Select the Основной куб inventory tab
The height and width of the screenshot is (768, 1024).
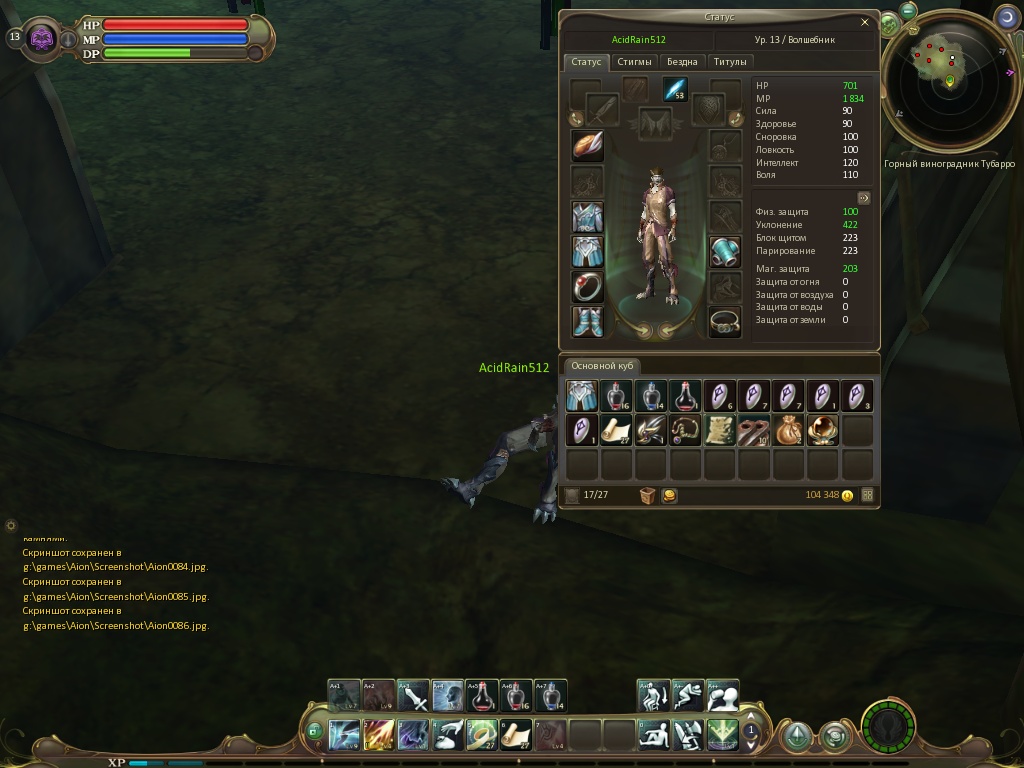601,366
